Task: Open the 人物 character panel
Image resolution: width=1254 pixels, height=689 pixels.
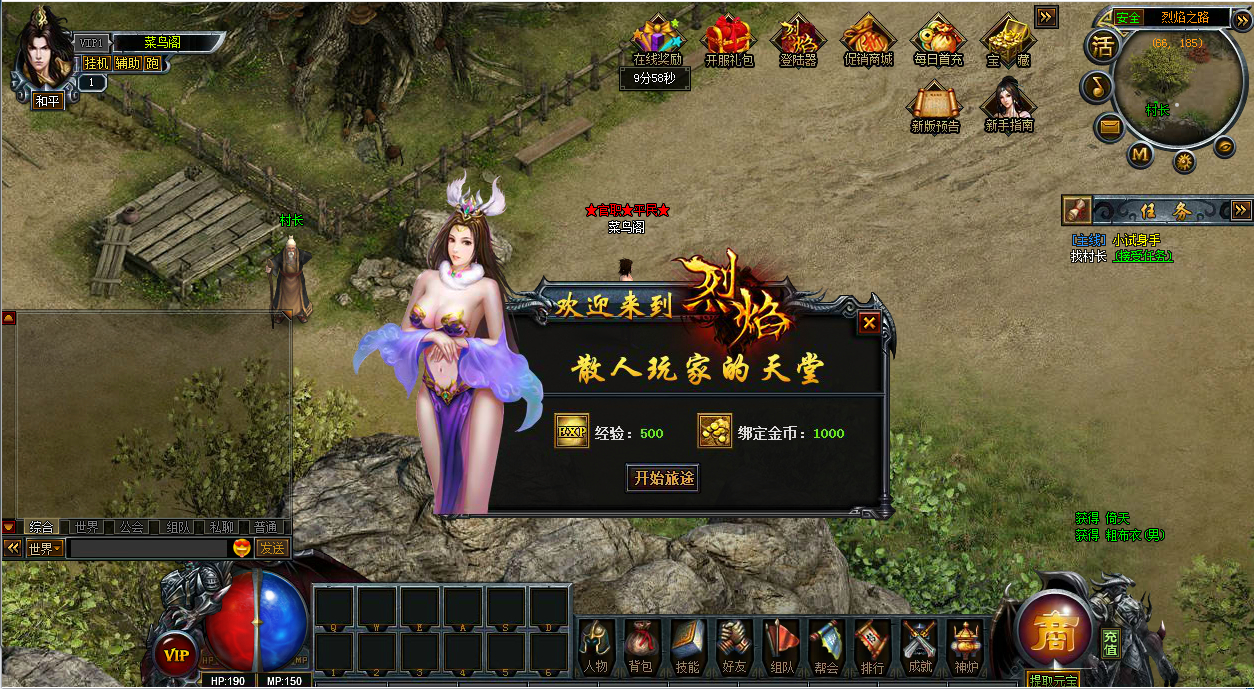Action: (x=595, y=645)
